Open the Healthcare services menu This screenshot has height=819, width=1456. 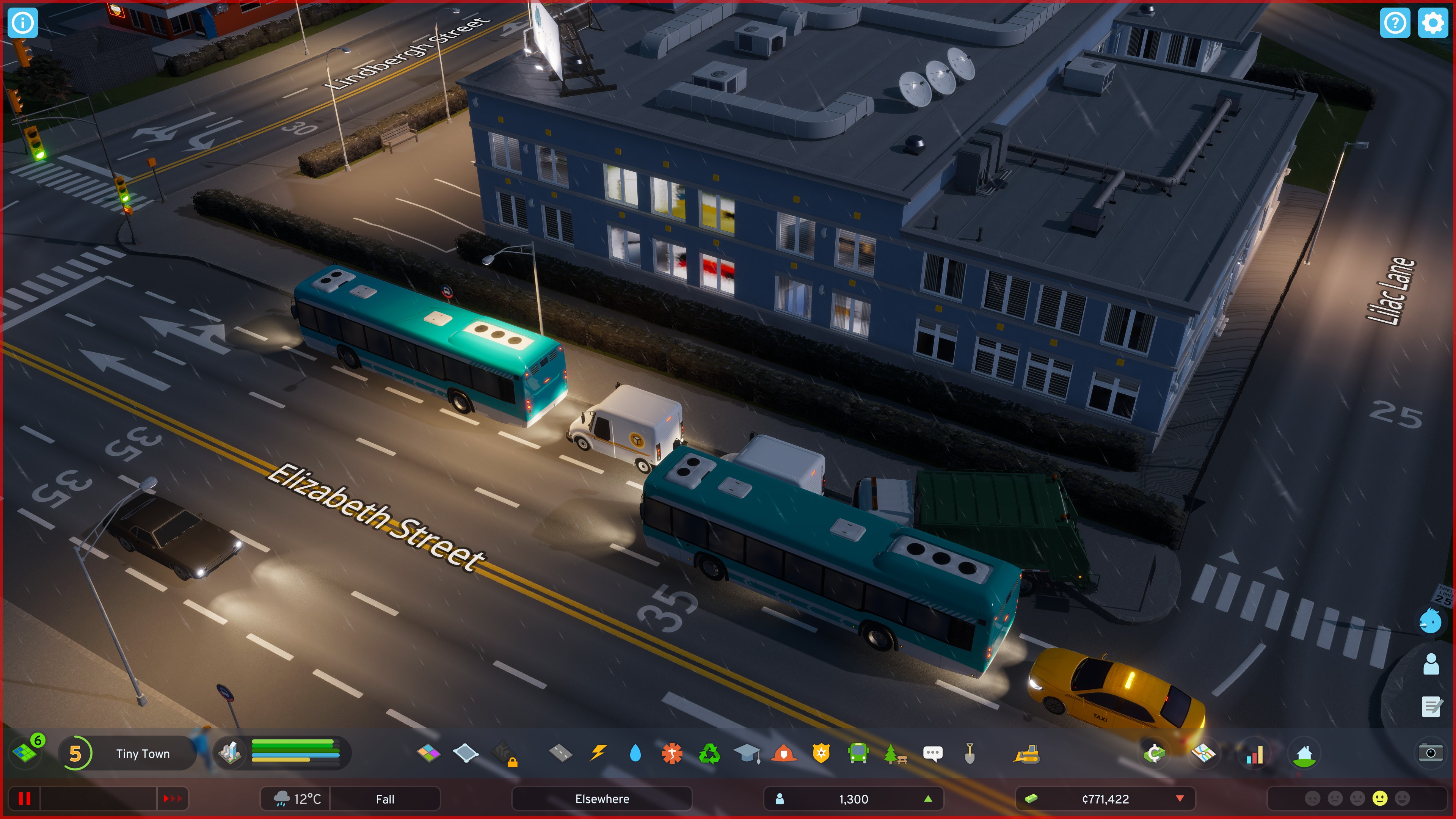click(x=672, y=753)
